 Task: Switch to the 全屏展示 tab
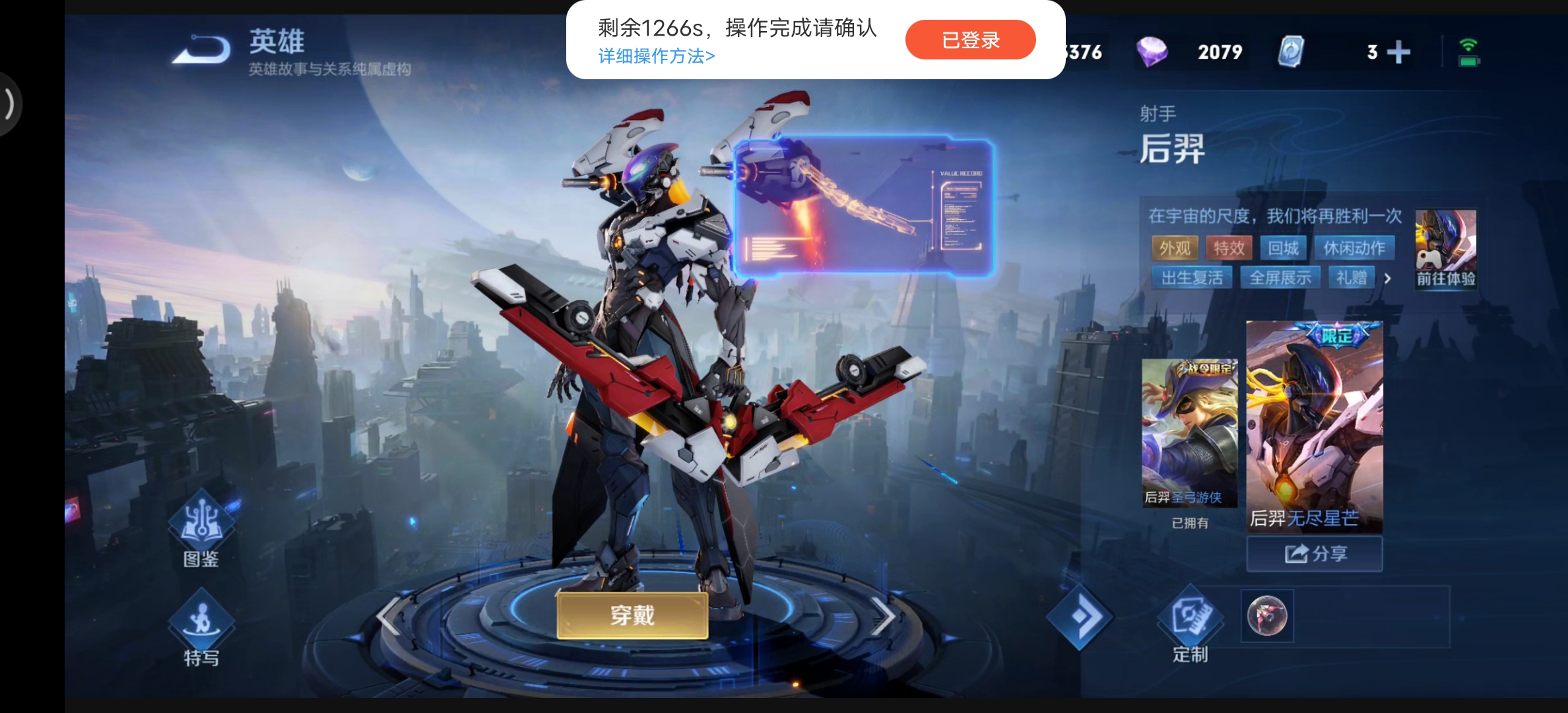click(x=1280, y=277)
